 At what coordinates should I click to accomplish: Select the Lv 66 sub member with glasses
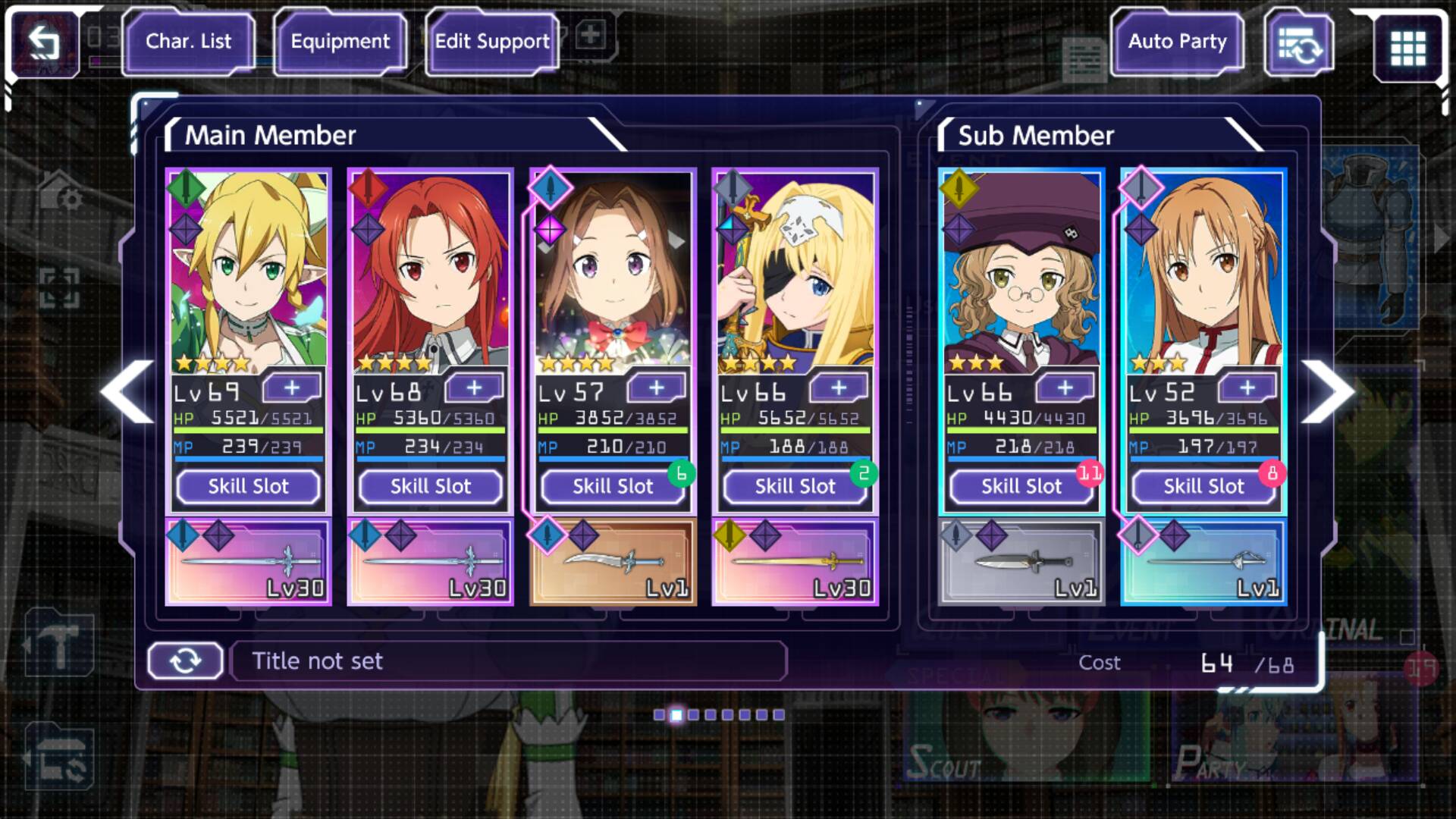tap(1021, 273)
